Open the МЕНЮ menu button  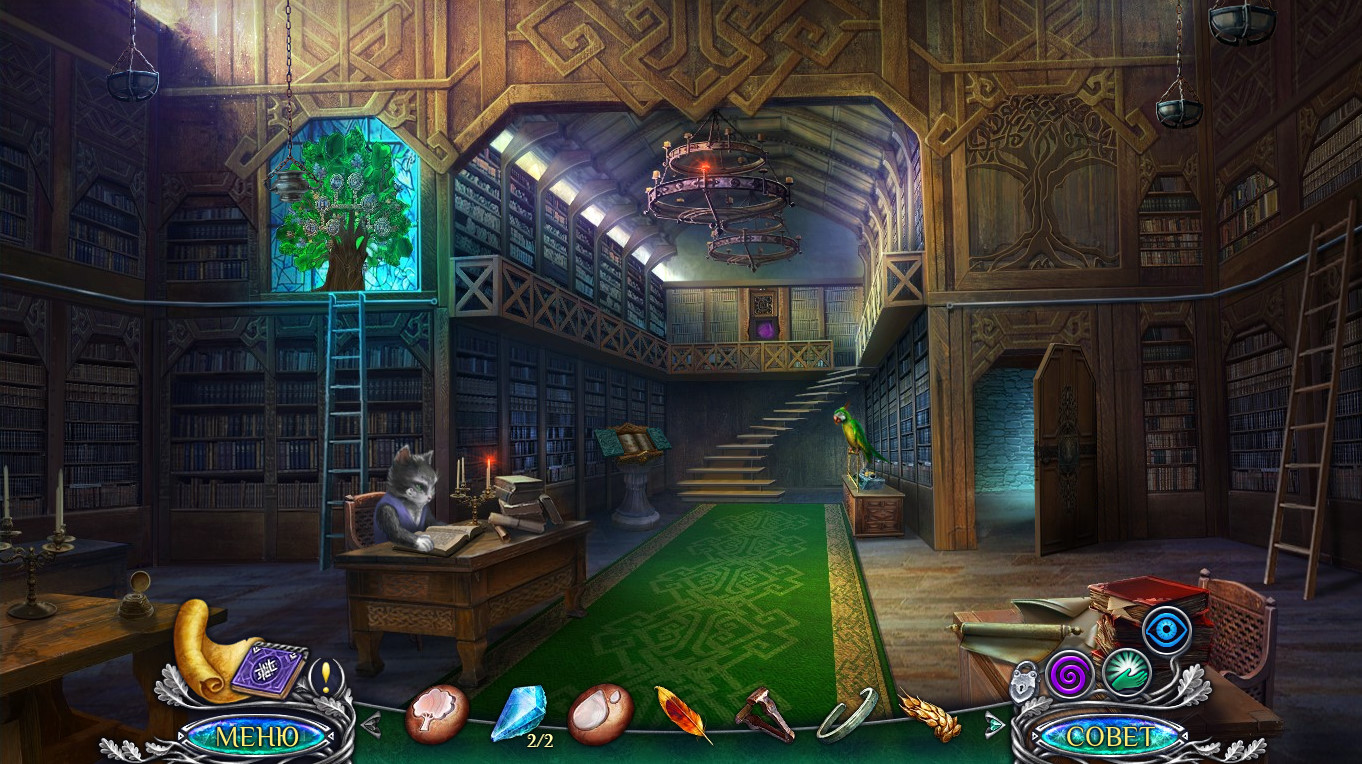(x=257, y=737)
